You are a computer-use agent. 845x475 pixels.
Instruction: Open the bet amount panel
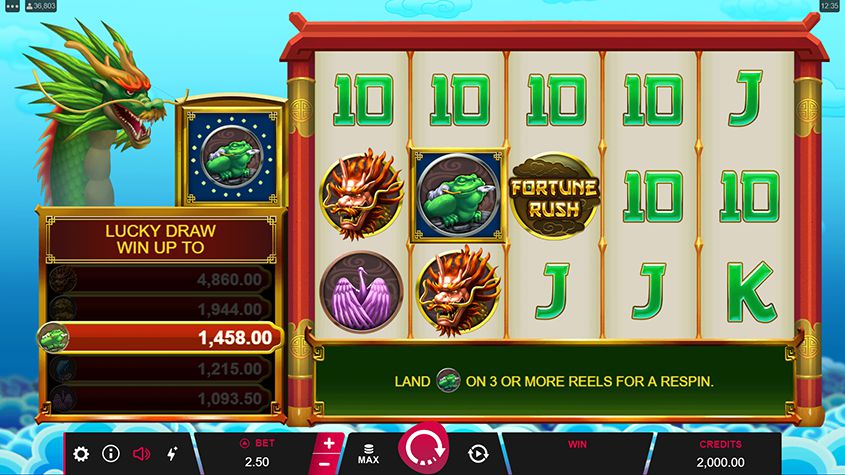click(260, 454)
